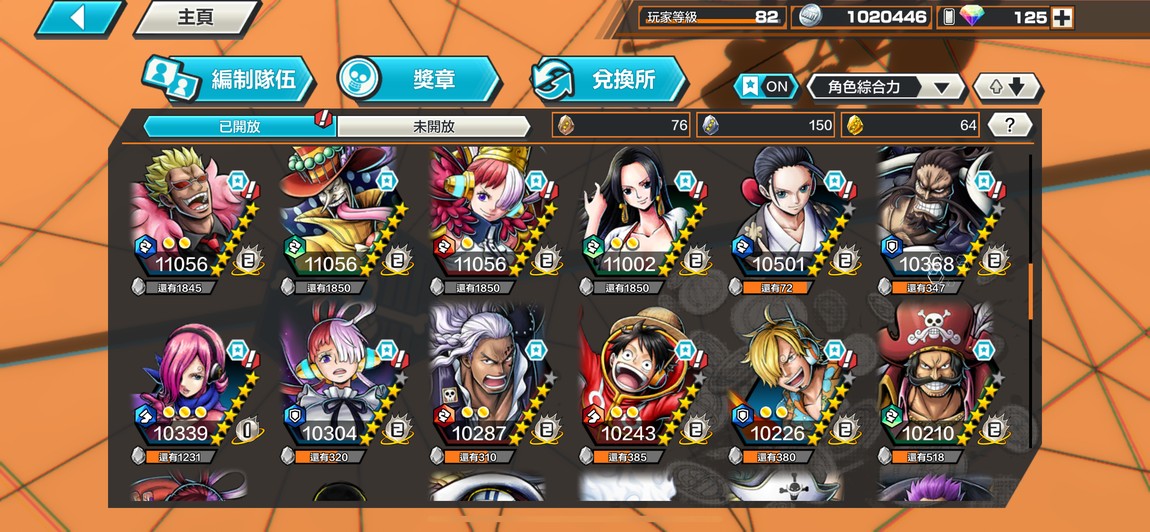This screenshot has width=1150, height=532.
Task: Go back with the arrow button
Action: (79, 17)
